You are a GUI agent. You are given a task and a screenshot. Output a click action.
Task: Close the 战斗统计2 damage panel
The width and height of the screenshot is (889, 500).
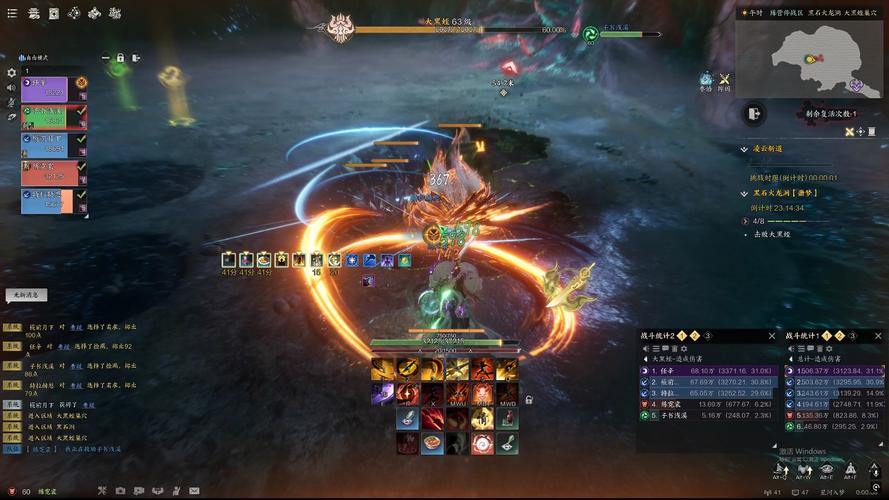coord(772,336)
